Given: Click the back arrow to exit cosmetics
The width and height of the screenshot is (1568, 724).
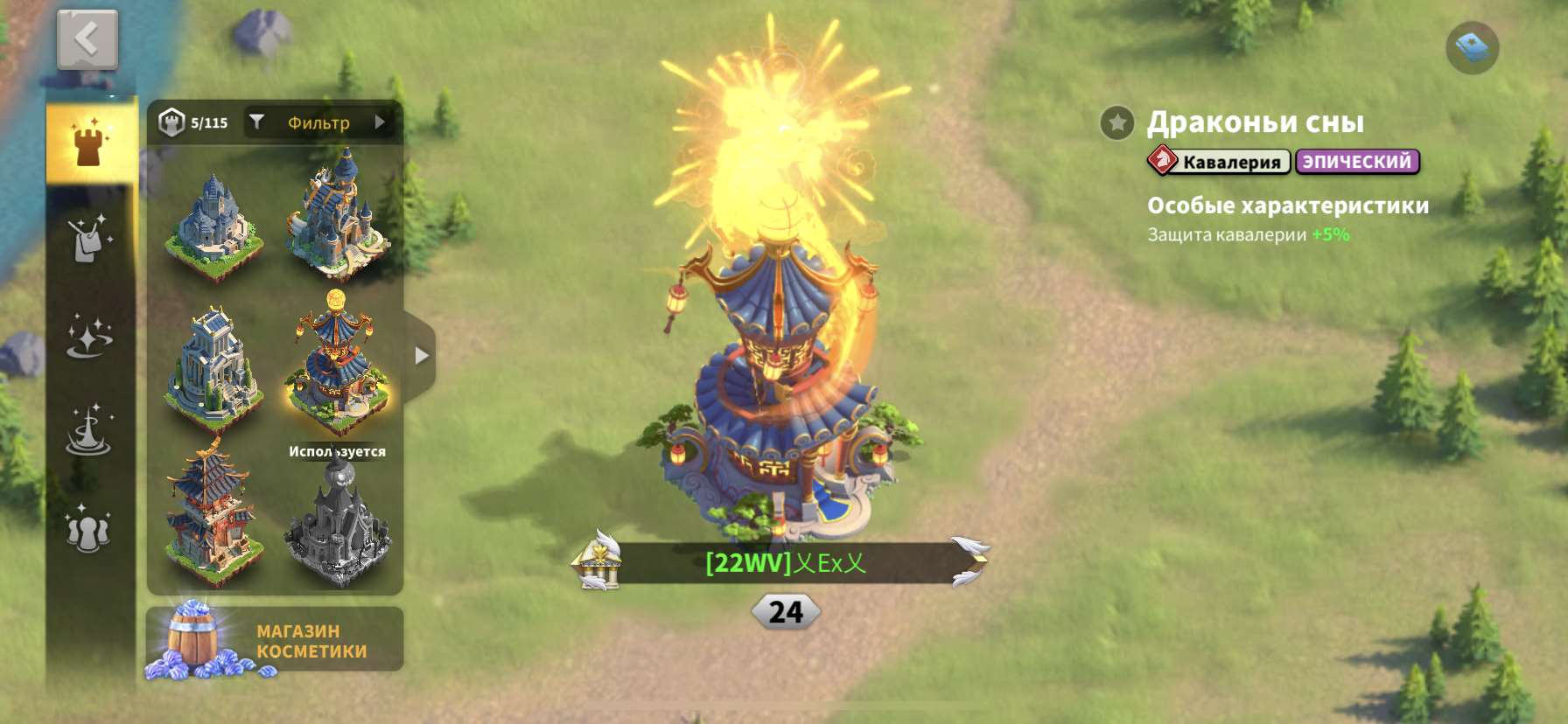Looking at the screenshot, I should pos(85,39).
